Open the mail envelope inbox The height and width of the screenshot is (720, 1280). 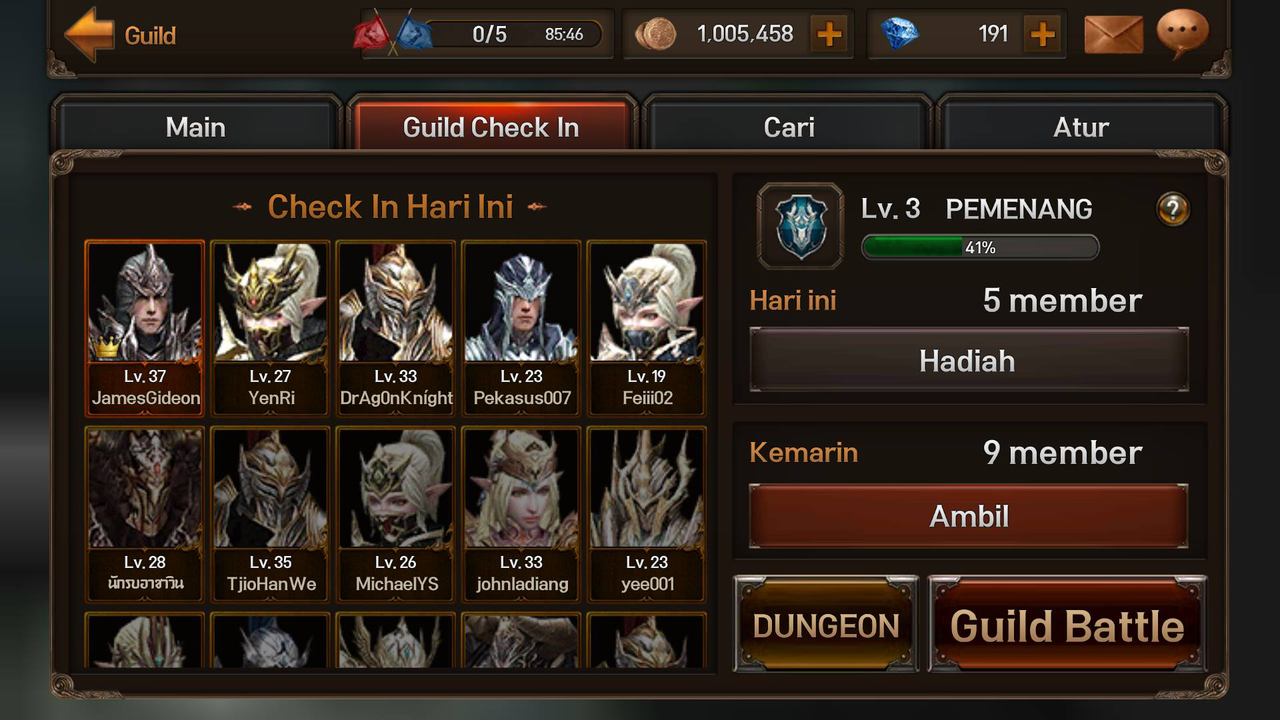[x=1113, y=35]
